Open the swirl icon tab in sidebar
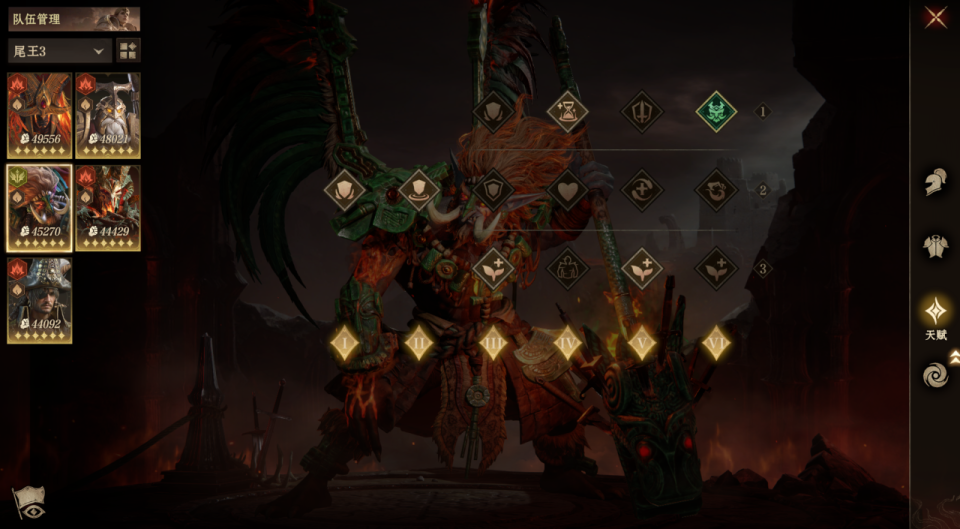The image size is (960, 529). [x=935, y=376]
